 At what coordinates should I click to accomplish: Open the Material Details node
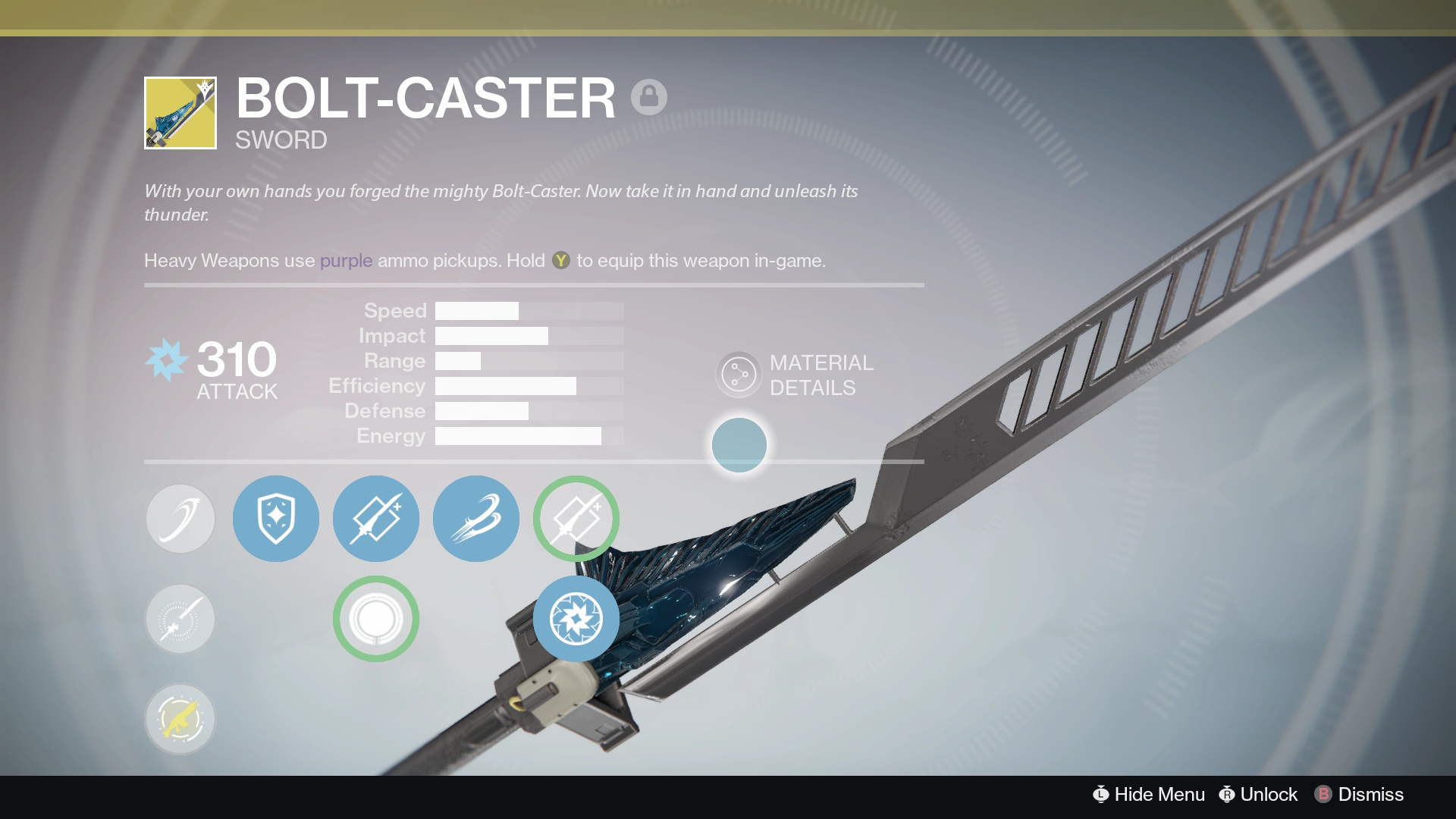[x=739, y=375]
